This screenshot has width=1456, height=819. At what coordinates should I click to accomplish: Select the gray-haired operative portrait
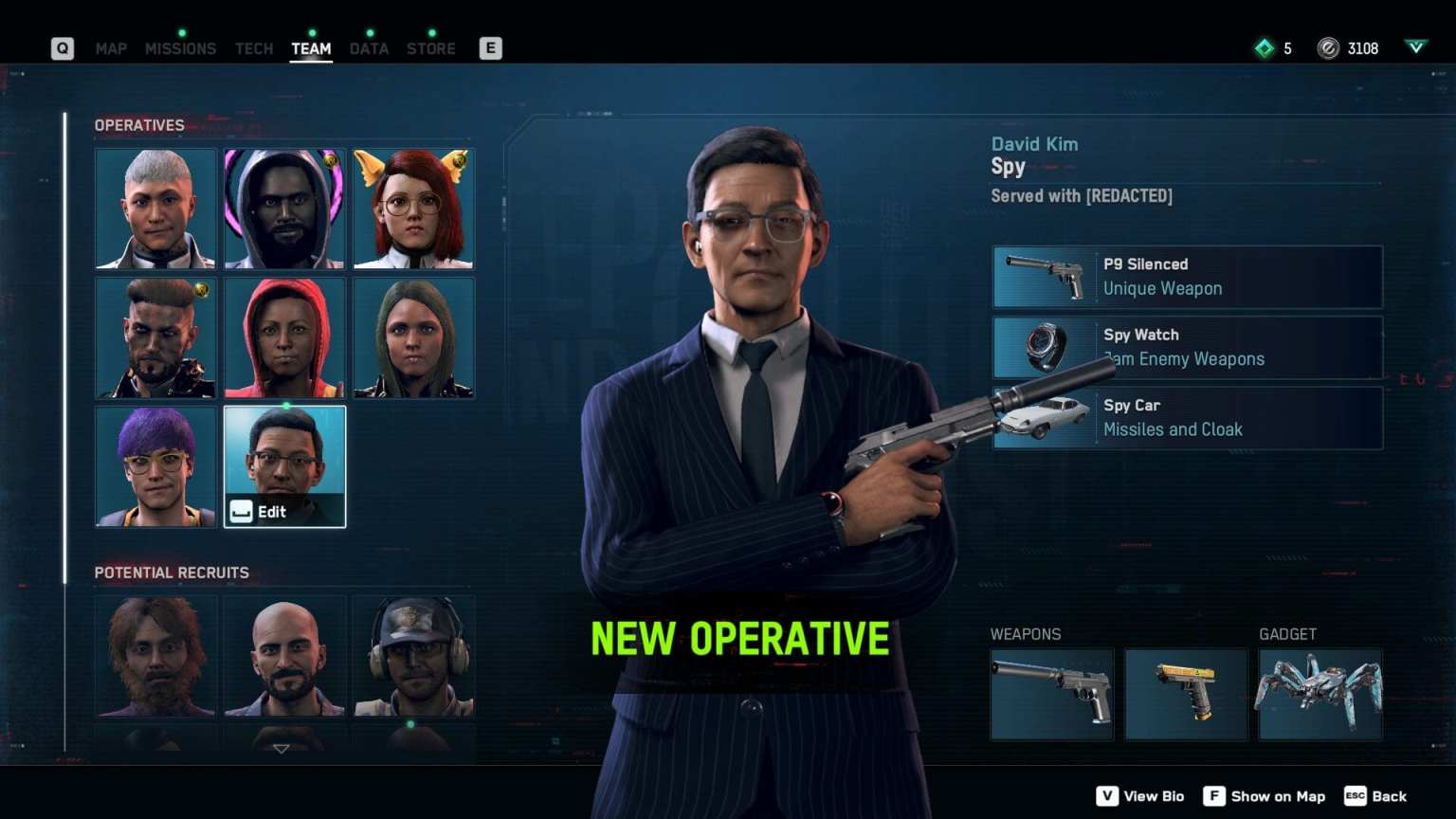click(155, 209)
